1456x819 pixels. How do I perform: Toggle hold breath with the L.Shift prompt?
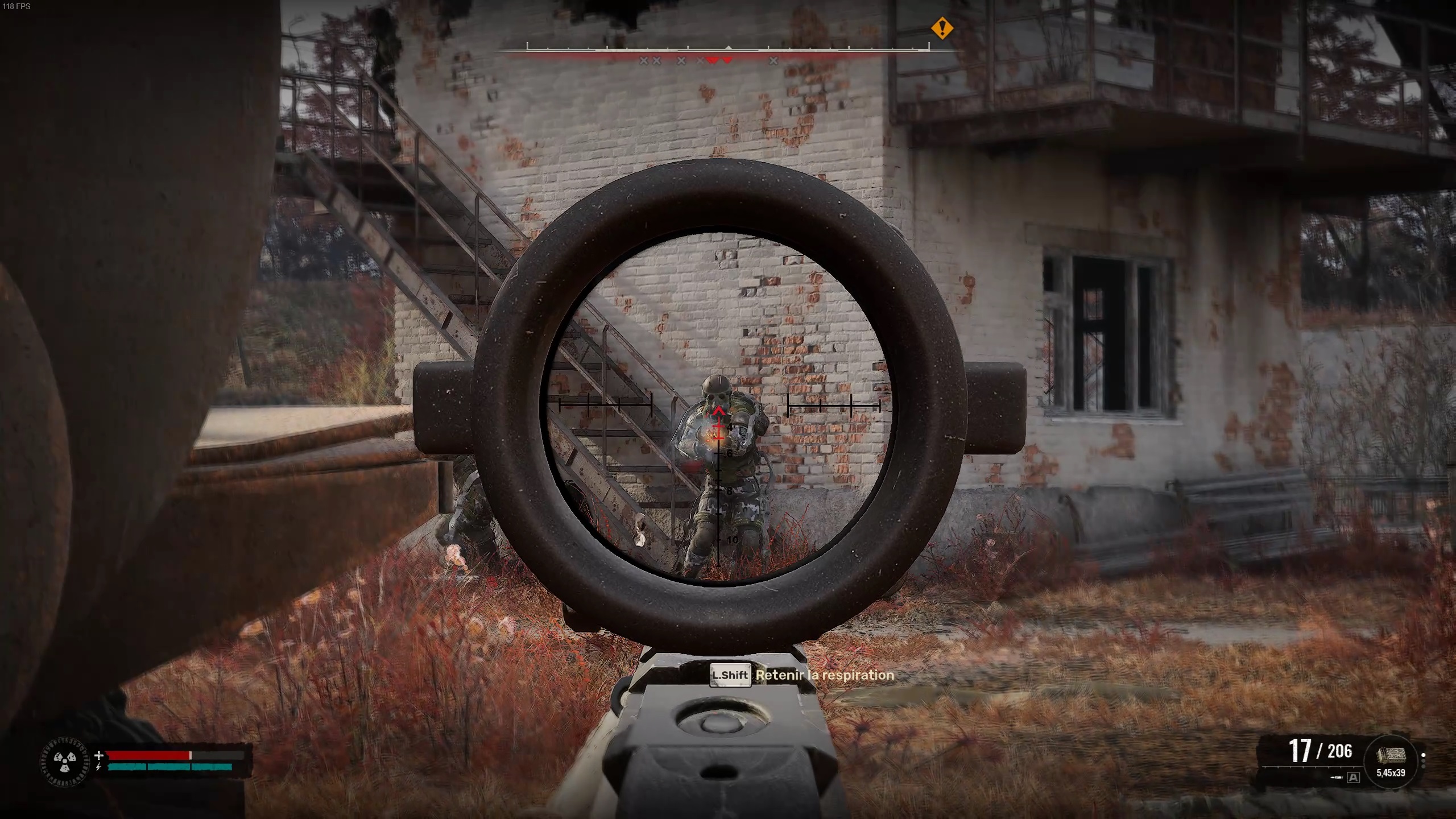coord(731,675)
